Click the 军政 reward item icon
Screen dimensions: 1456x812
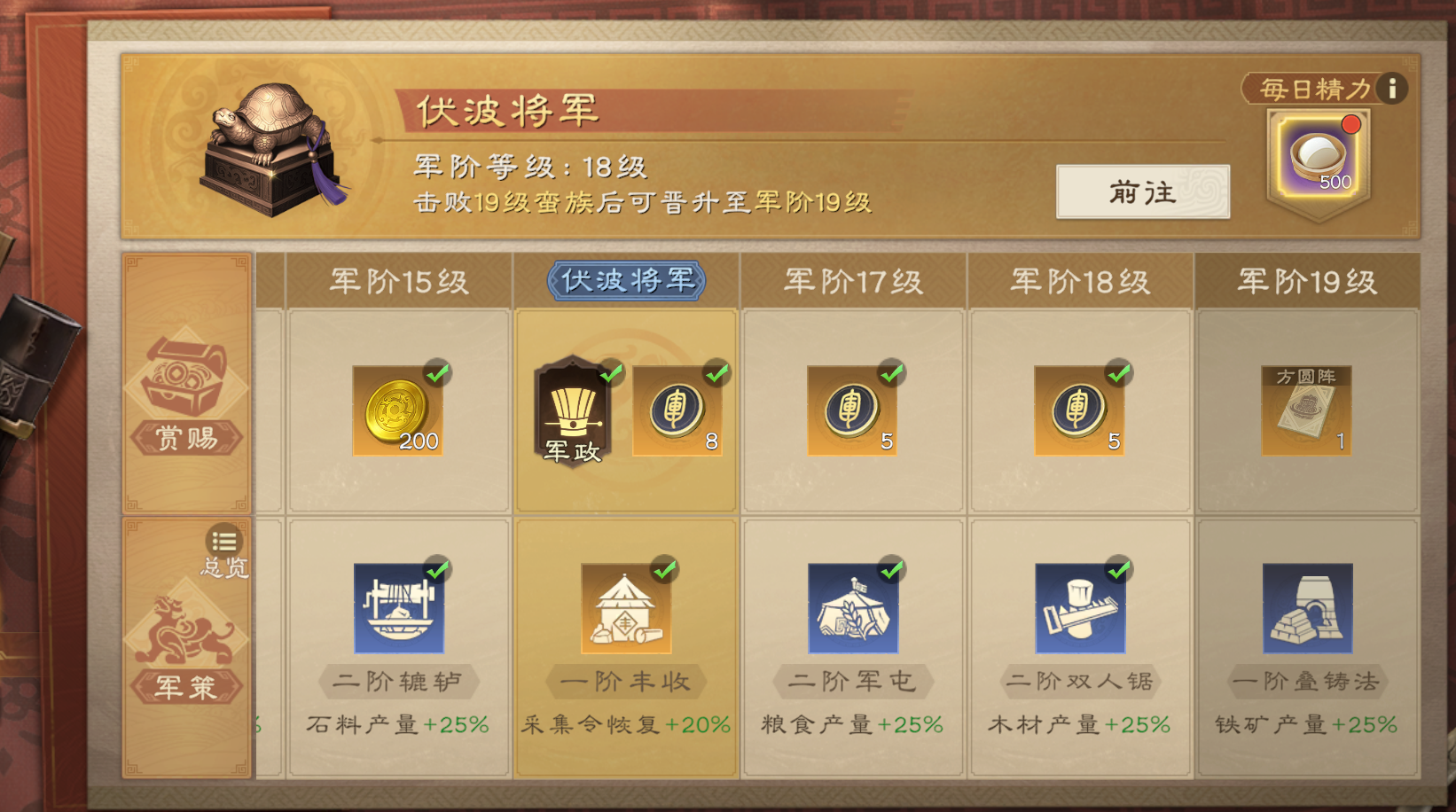[x=575, y=410]
